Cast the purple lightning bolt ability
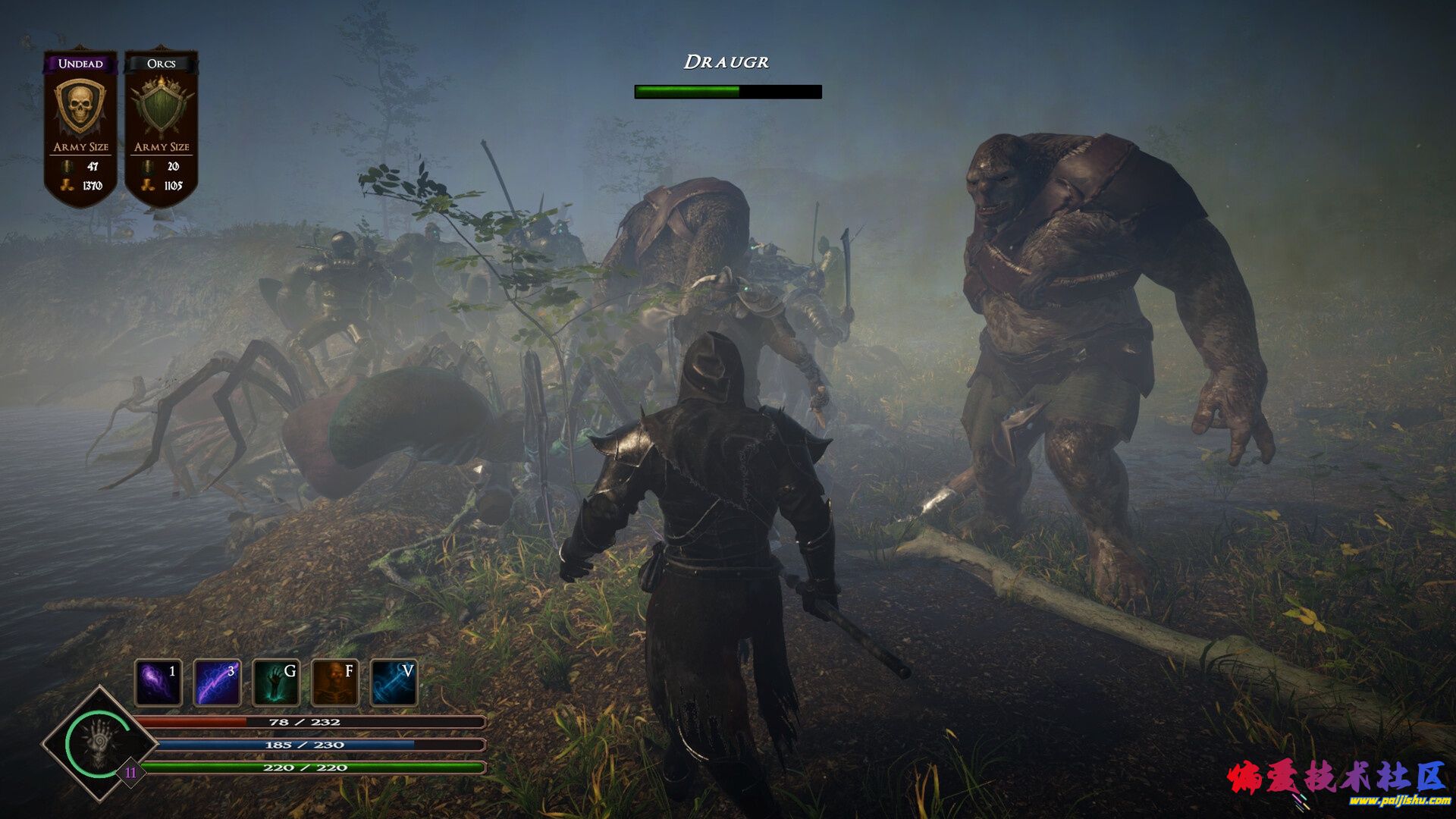This screenshot has height=819, width=1456. (x=217, y=682)
